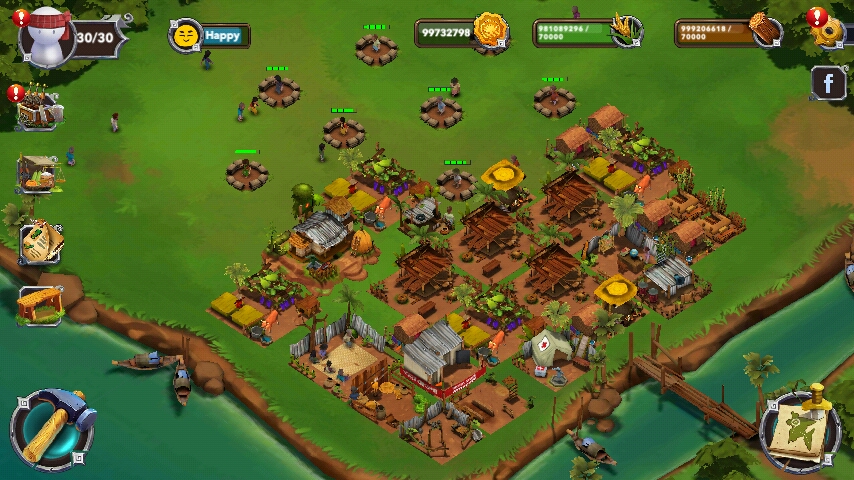Open the market stall shop icon
The image size is (854, 480).
(40, 174)
